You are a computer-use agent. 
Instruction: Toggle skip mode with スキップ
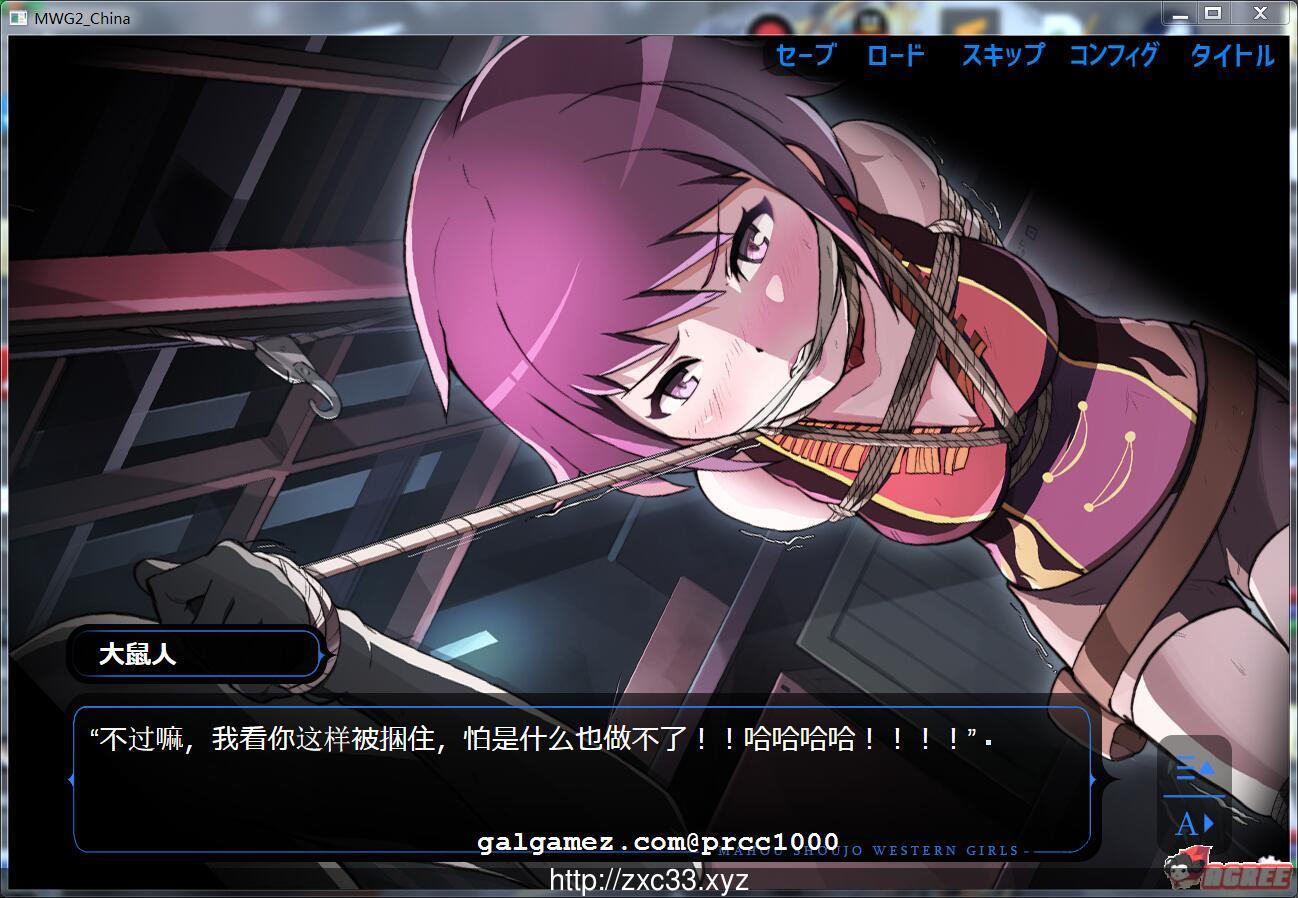(1001, 57)
